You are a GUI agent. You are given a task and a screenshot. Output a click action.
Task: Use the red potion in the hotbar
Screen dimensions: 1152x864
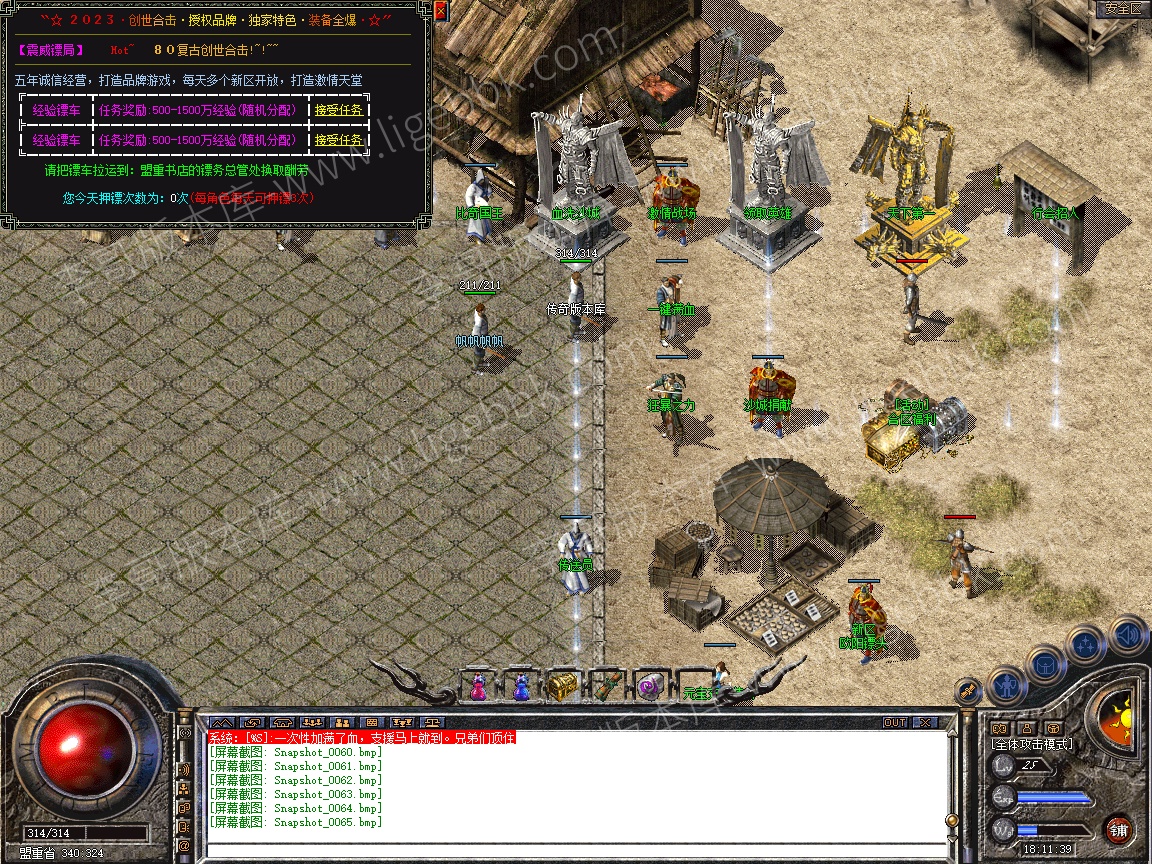477,687
